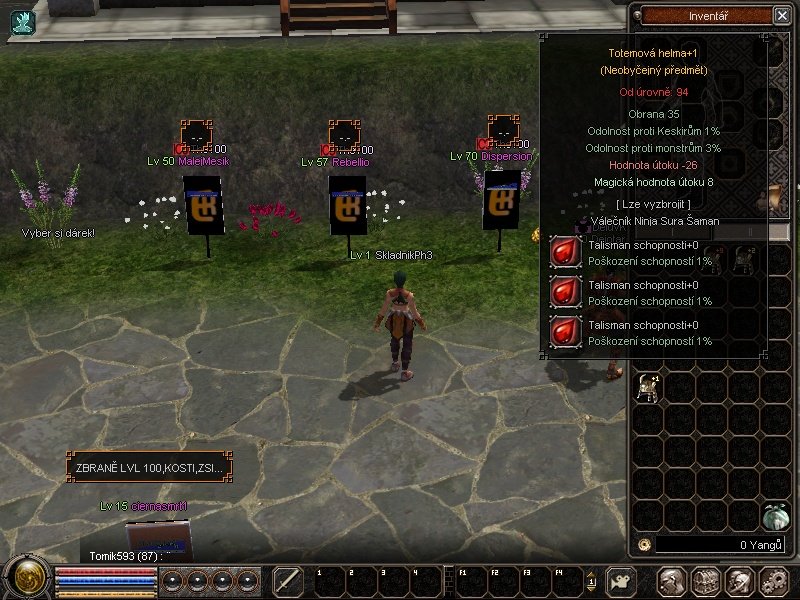This screenshot has height=600, width=800.
Task: Click the quickbar page switch arrow
Action: tap(591, 581)
